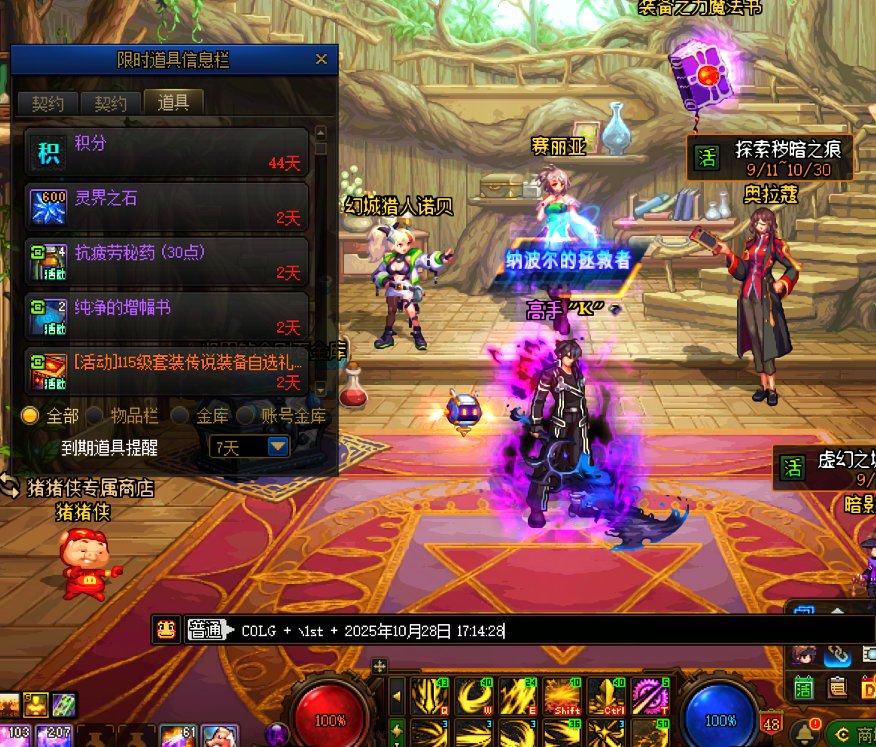The height and width of the screenshot is (747, 876).
Task: Switch the 普通 chat channel selector
Action: coord(206,630)
